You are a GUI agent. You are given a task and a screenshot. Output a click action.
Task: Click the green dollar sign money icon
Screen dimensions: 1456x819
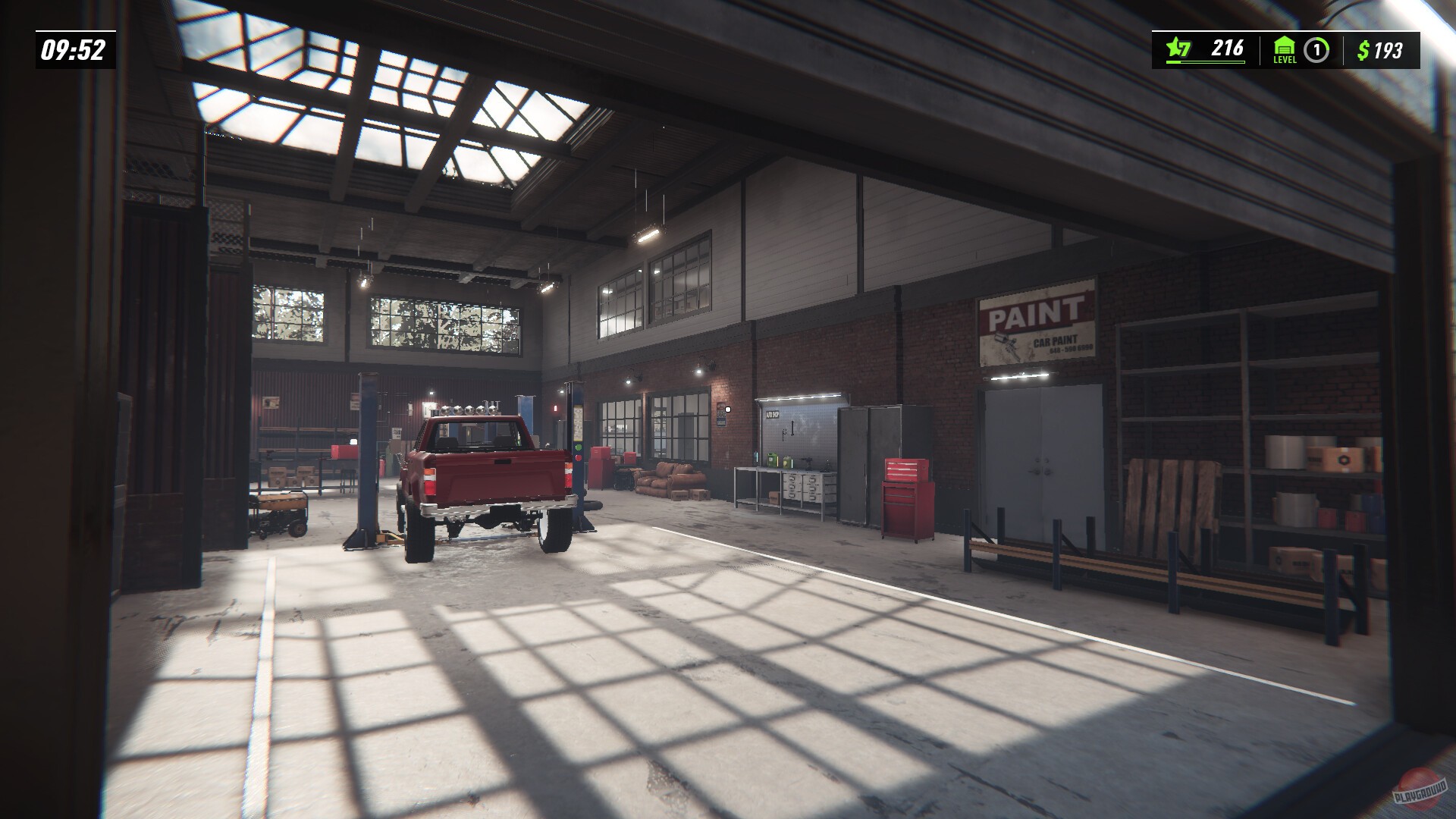pos(1364,49)
